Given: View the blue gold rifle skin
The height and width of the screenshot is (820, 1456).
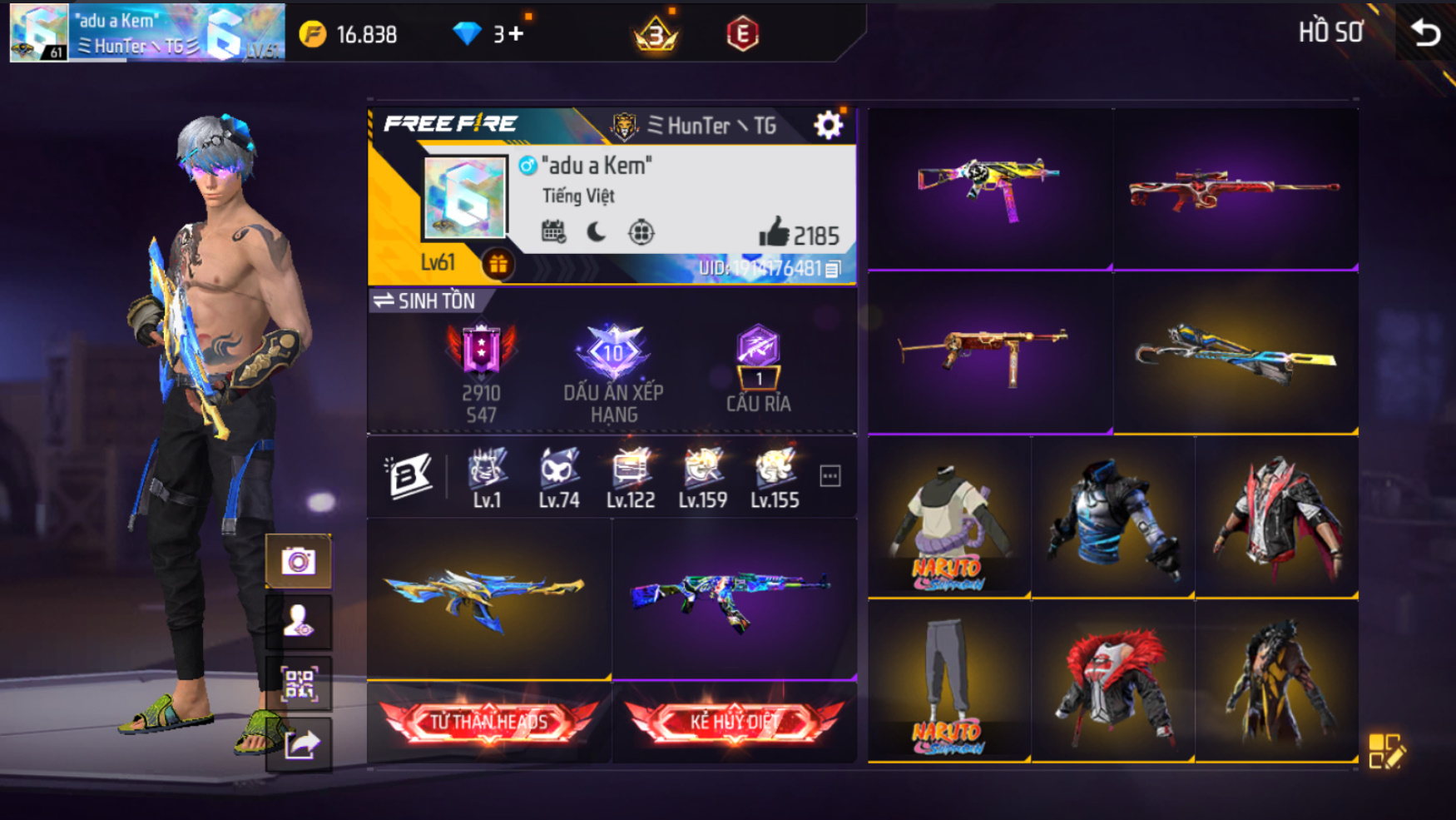Looking at the screenshot, I should click(487, 597).
